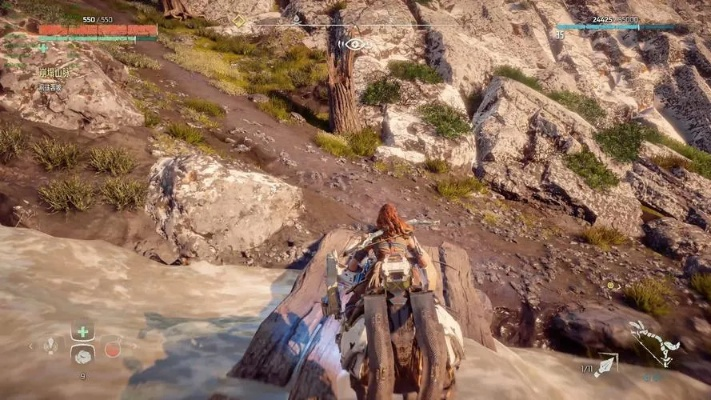711x400 pixels.
Task: Click the equipped bow weapon icon
Action: click(x=655, y=342)
